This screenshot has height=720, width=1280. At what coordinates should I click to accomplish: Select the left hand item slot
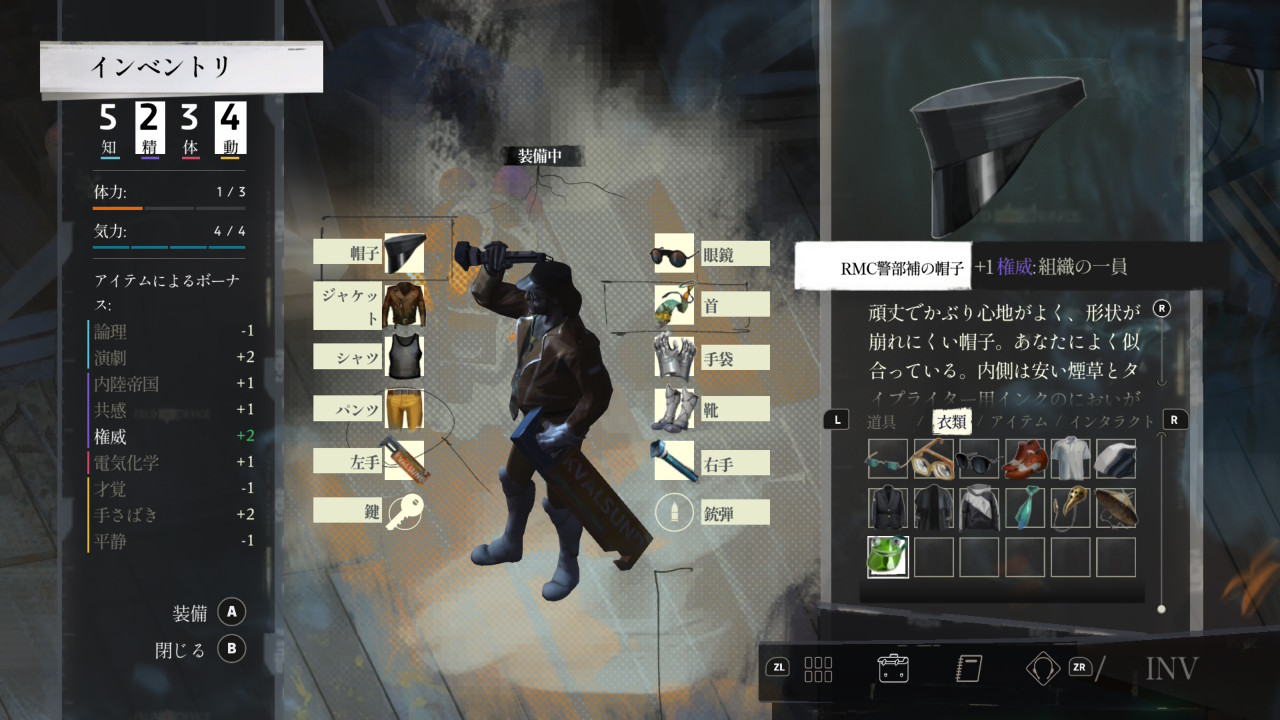(404, 460)
